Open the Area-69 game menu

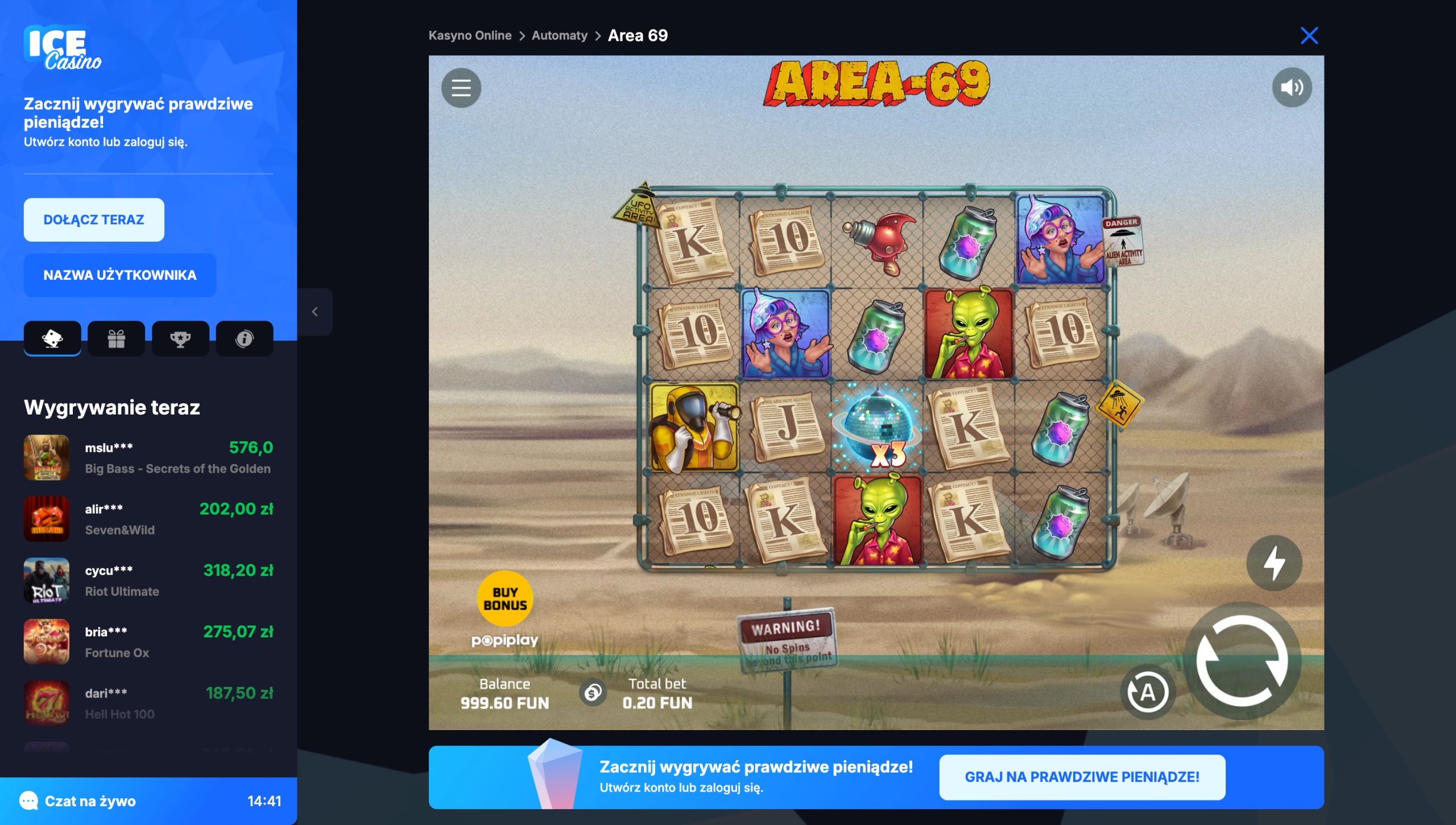(x=462, y=88)
